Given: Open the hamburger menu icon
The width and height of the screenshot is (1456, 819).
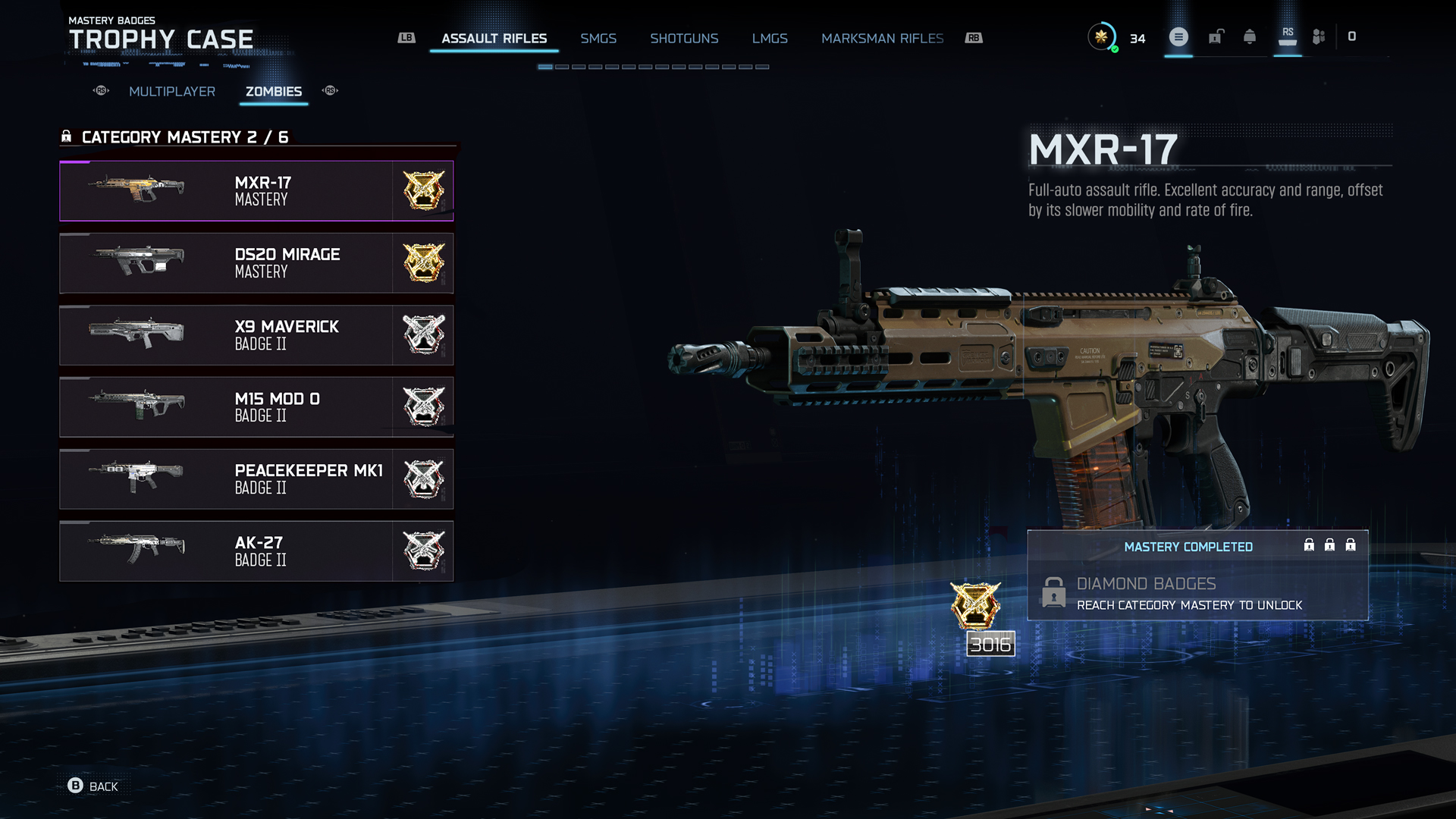Looking at the screenshot, I should (x=1178, y=37).
